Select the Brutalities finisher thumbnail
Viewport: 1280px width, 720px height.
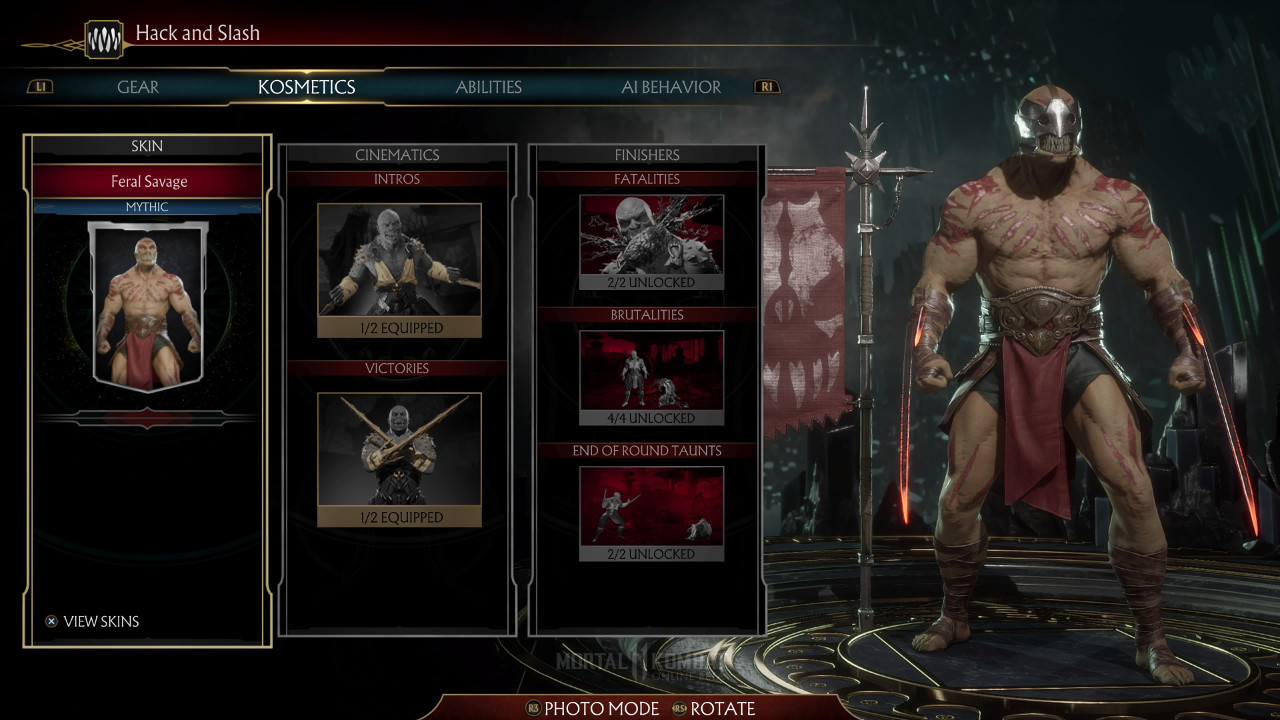coord(651,377)
